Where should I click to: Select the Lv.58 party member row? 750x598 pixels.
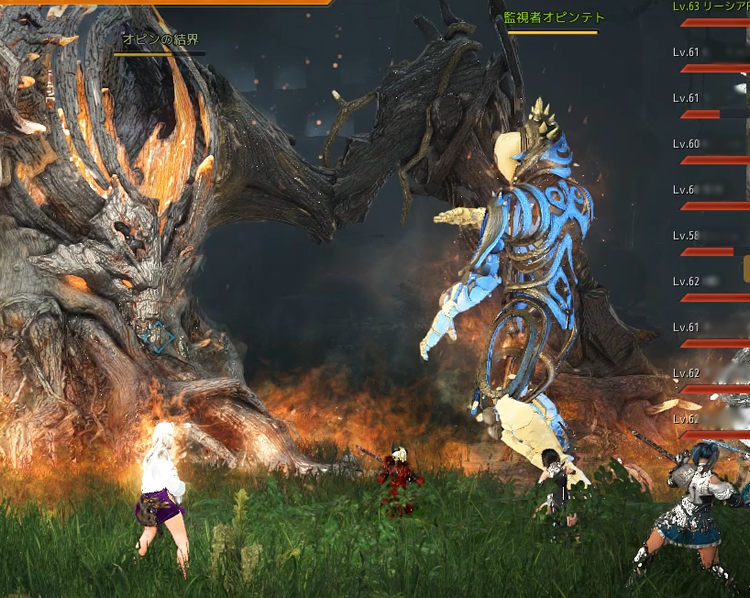coord(711,243)
